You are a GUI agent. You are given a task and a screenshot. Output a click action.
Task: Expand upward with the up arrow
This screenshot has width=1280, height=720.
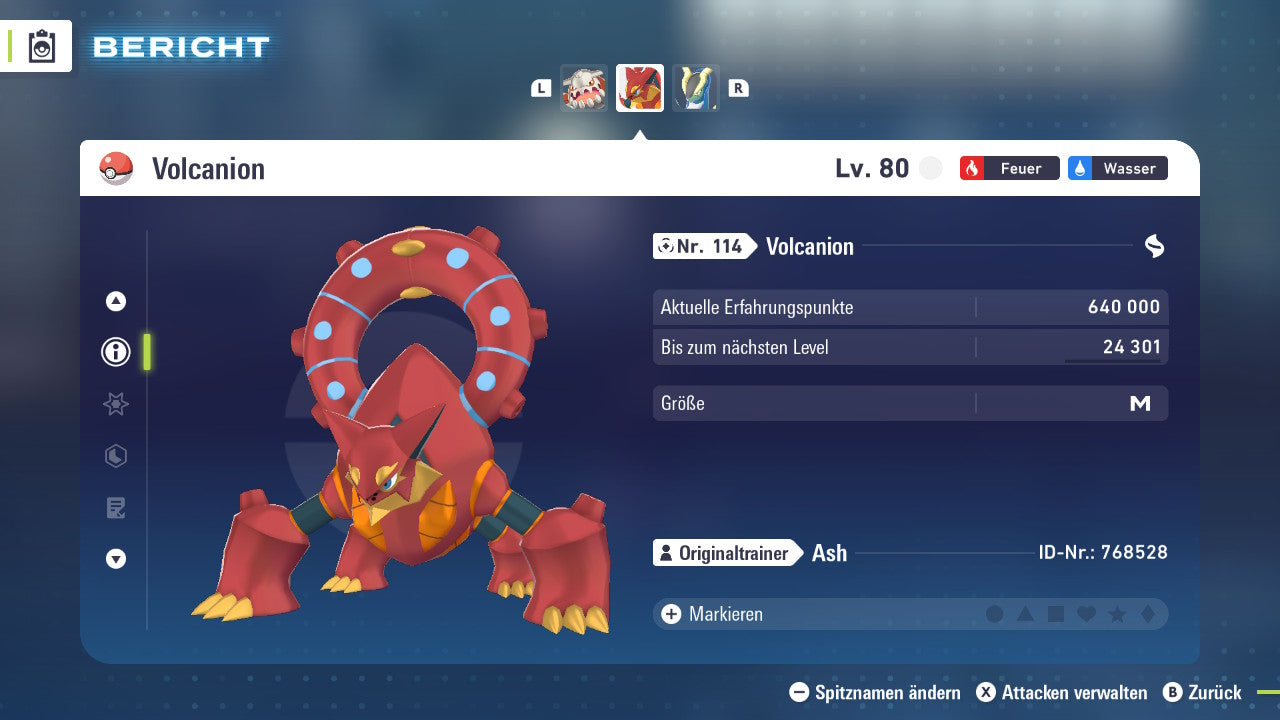(115, 300)
